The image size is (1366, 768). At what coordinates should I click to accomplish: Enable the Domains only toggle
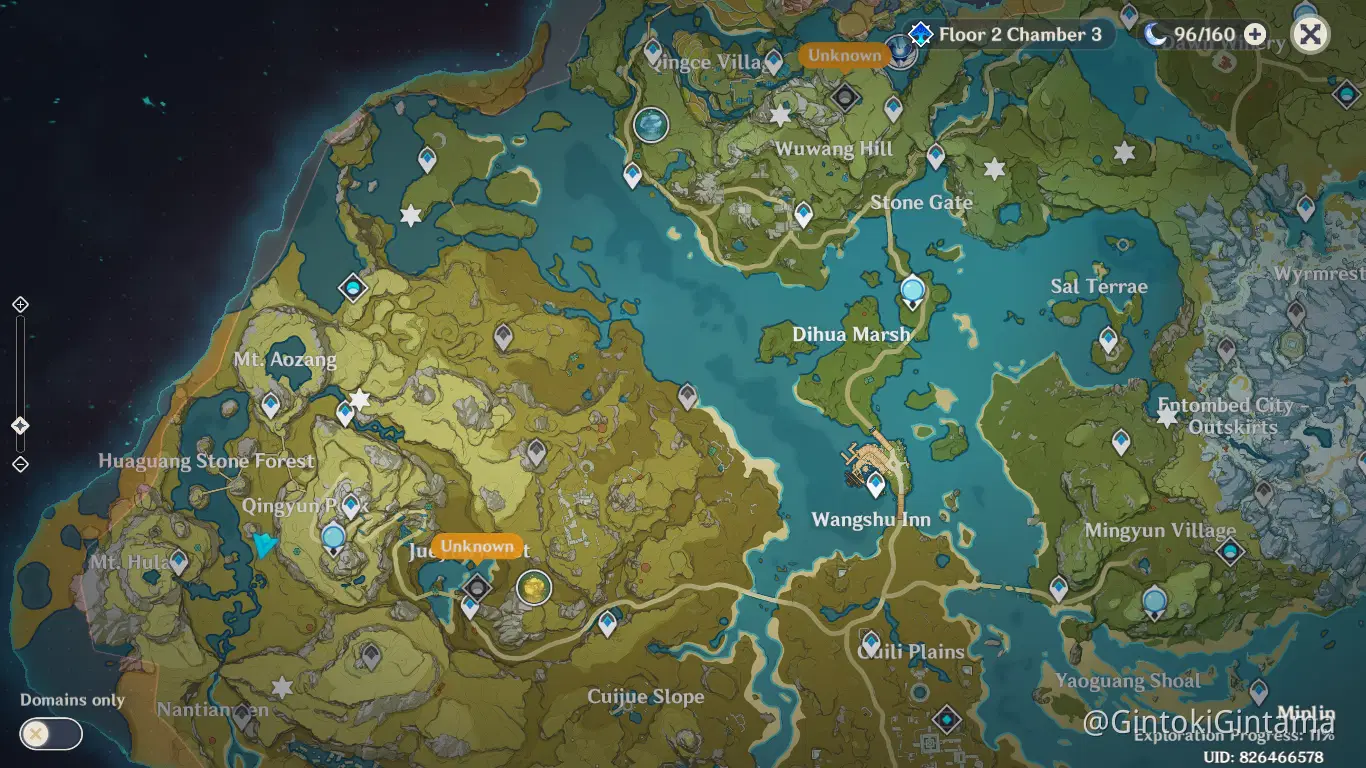click(48, 734)
